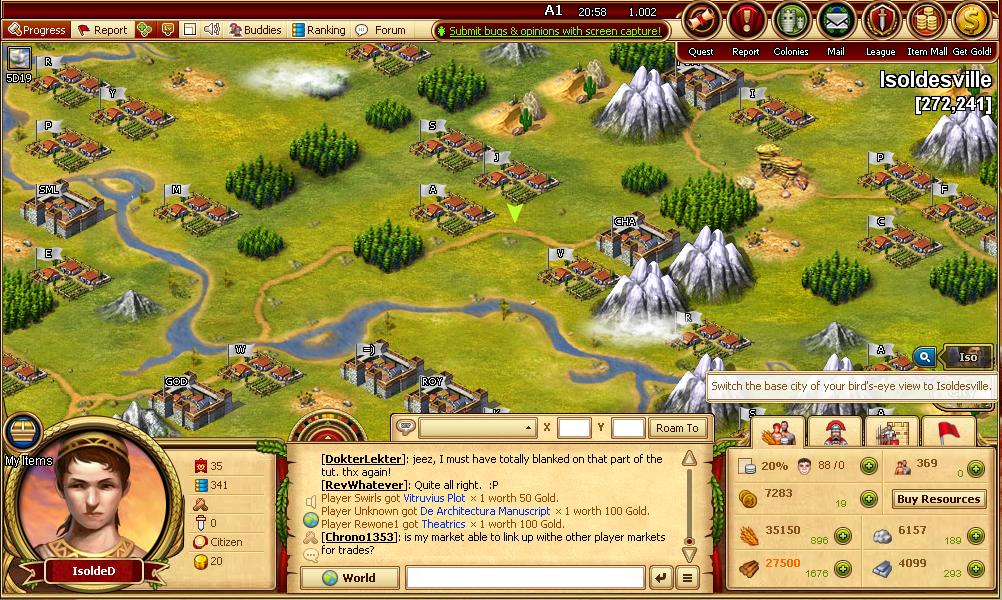Open the Quest menu
Screen dimensions: 1002x600
pyautogui.click(x=701, y=20)
